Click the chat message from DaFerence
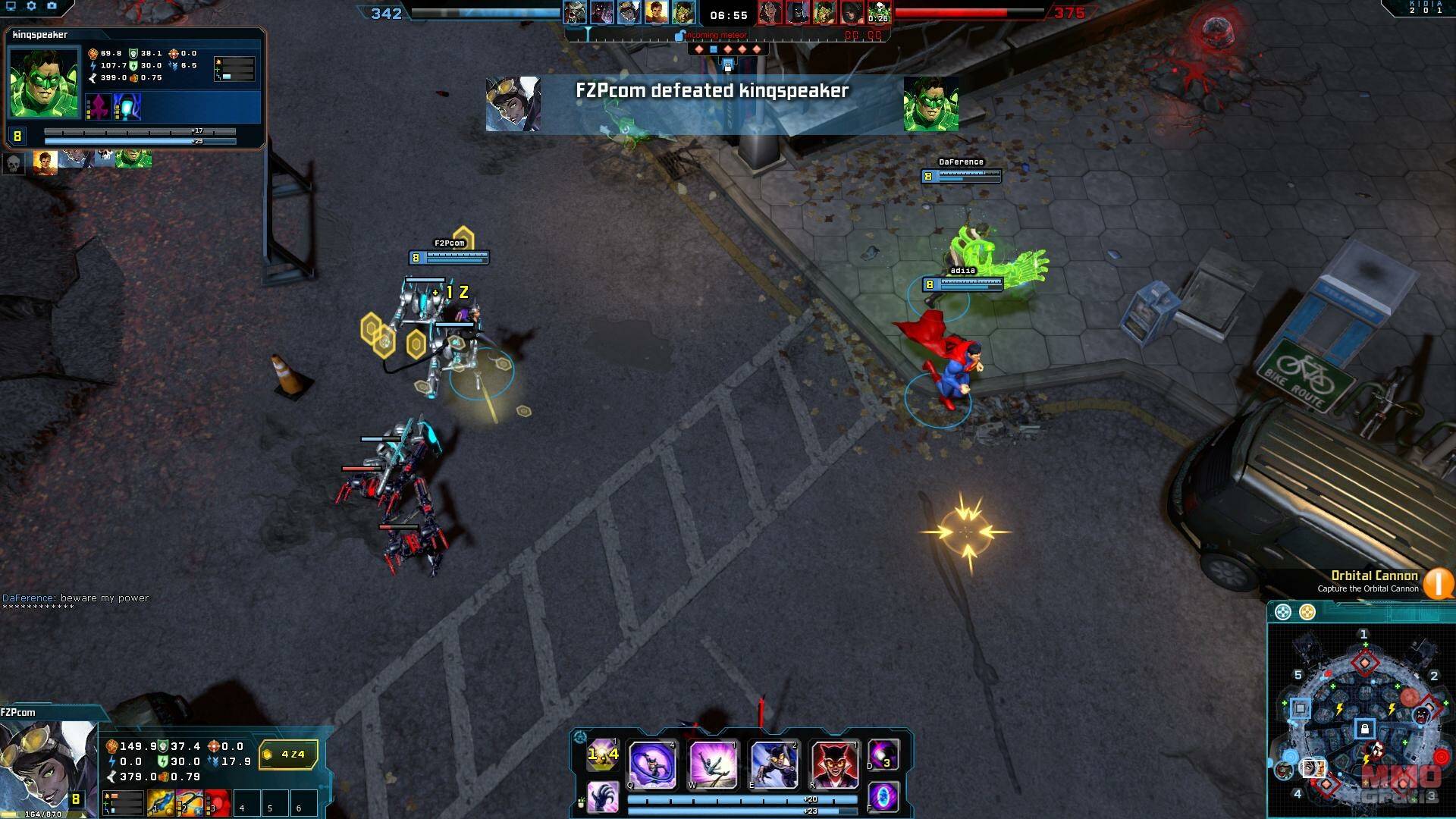The width and height of the screenshot is (1456, 819). tap(76, 598)
